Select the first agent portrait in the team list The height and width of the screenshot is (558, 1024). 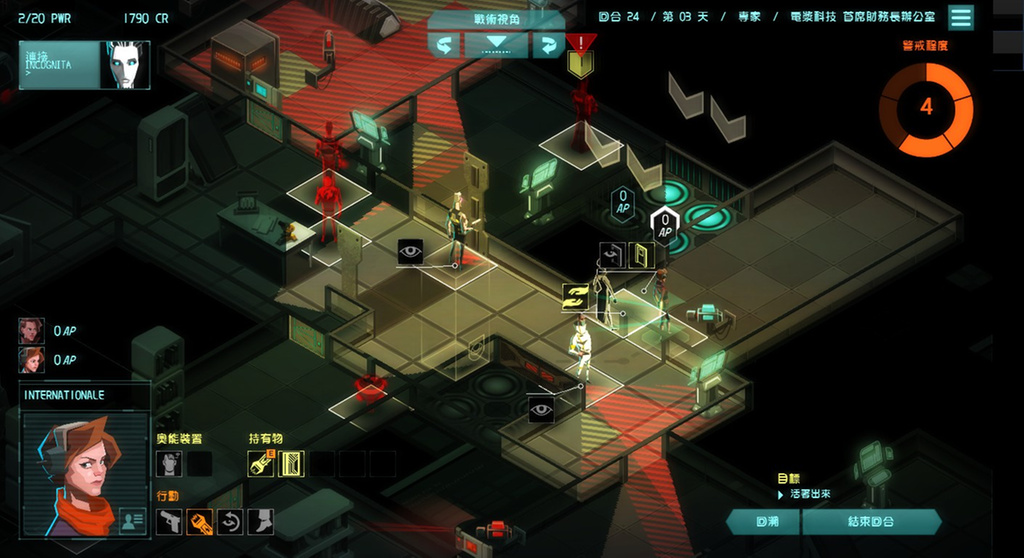(31, 331)
